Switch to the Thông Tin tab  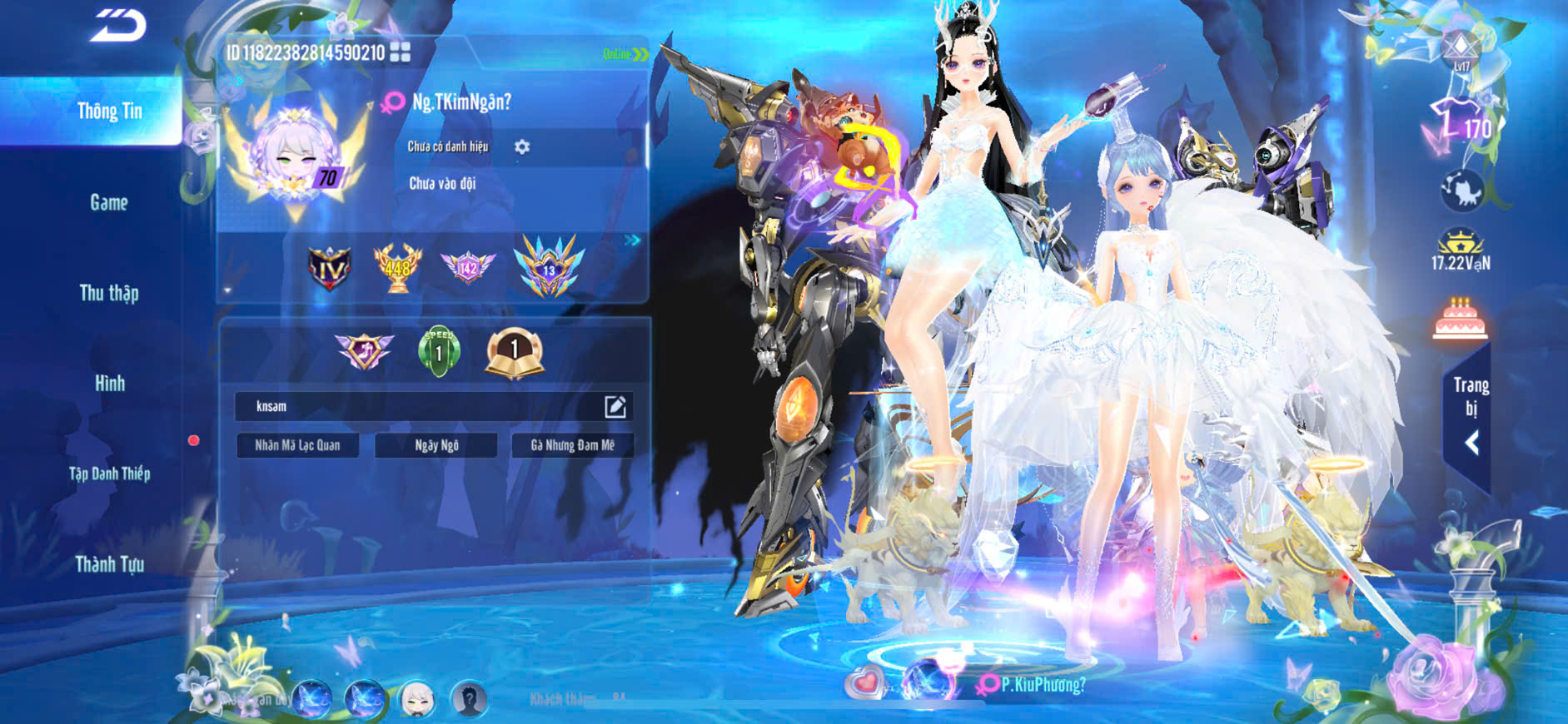point(109,112)
